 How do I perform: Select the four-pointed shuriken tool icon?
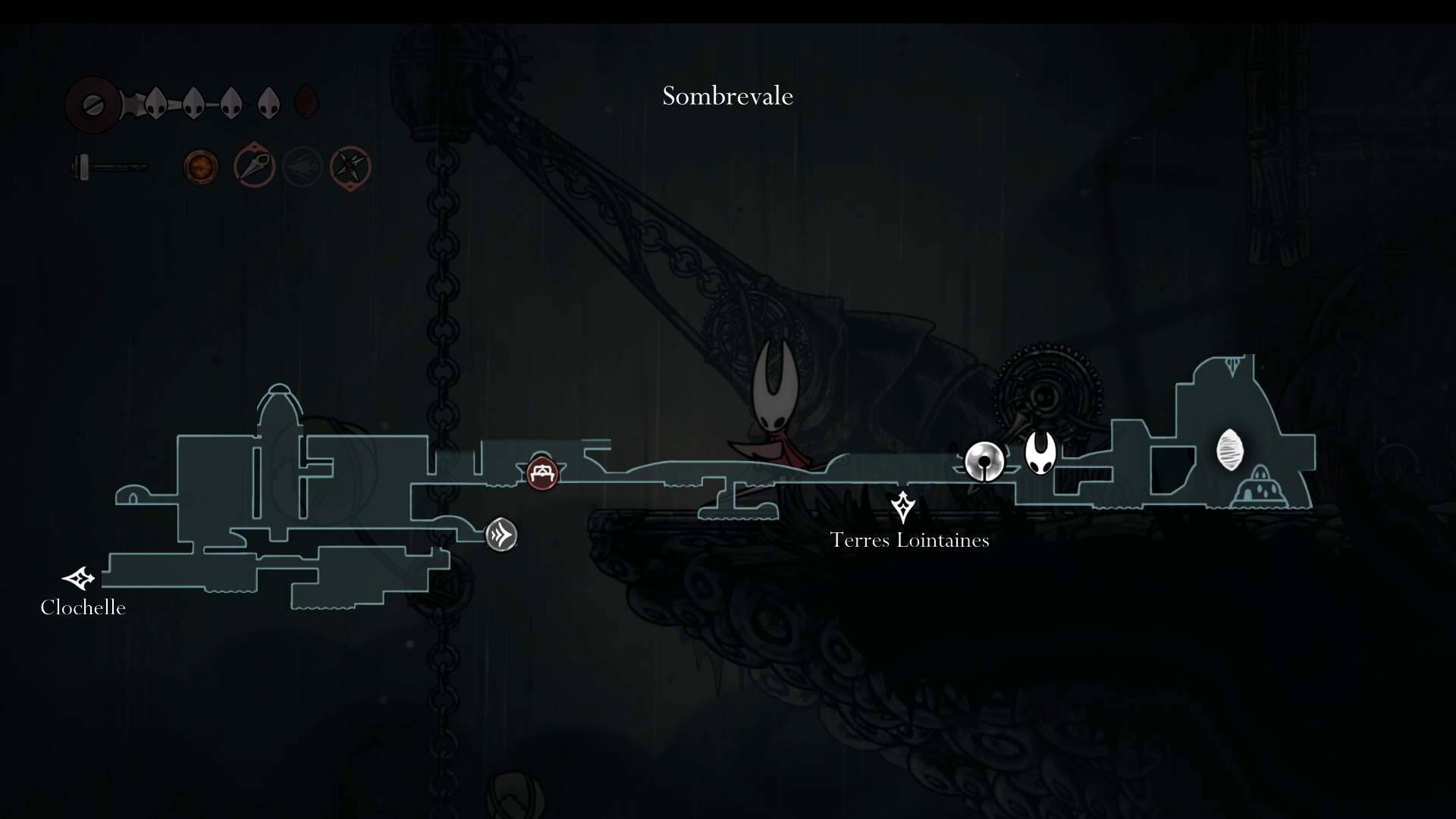(350, 167)
